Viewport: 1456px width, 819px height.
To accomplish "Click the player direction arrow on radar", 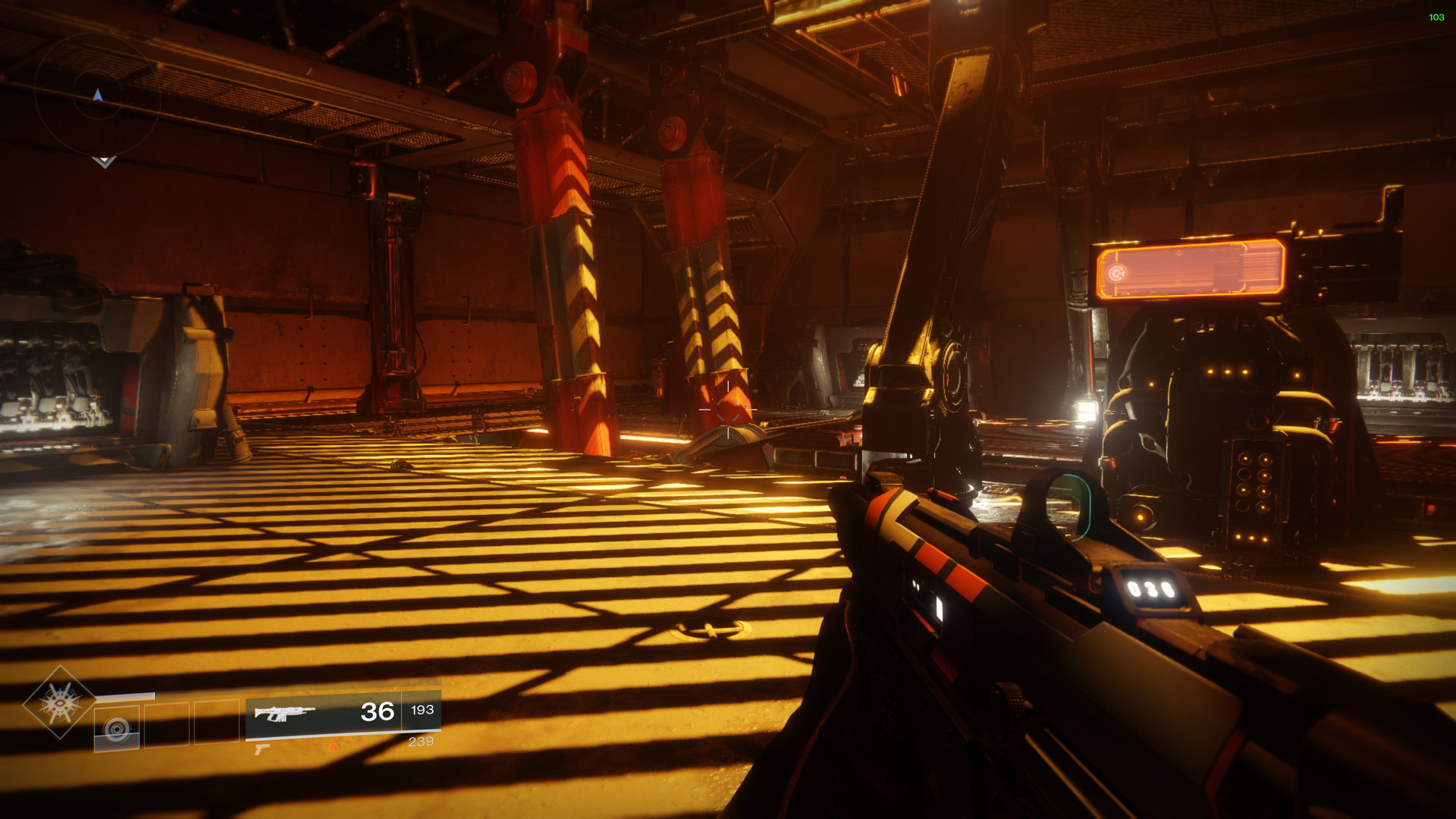I will 98,96.
